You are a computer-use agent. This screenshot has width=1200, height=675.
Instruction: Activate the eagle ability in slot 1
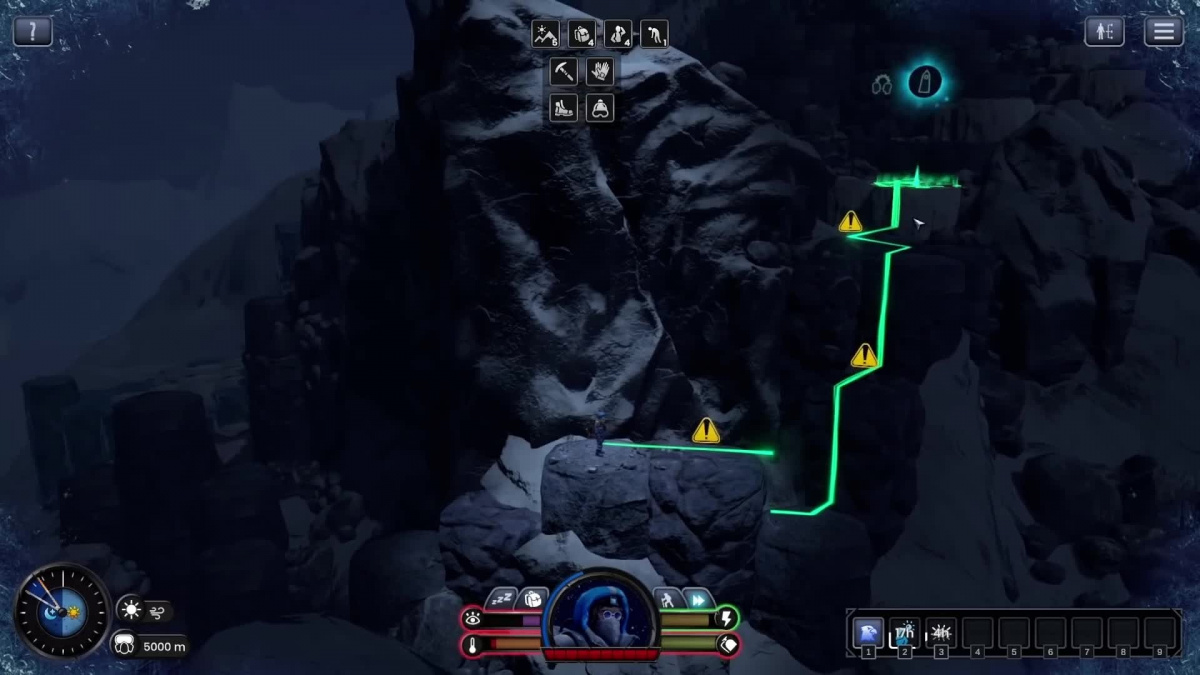(868, 632)
